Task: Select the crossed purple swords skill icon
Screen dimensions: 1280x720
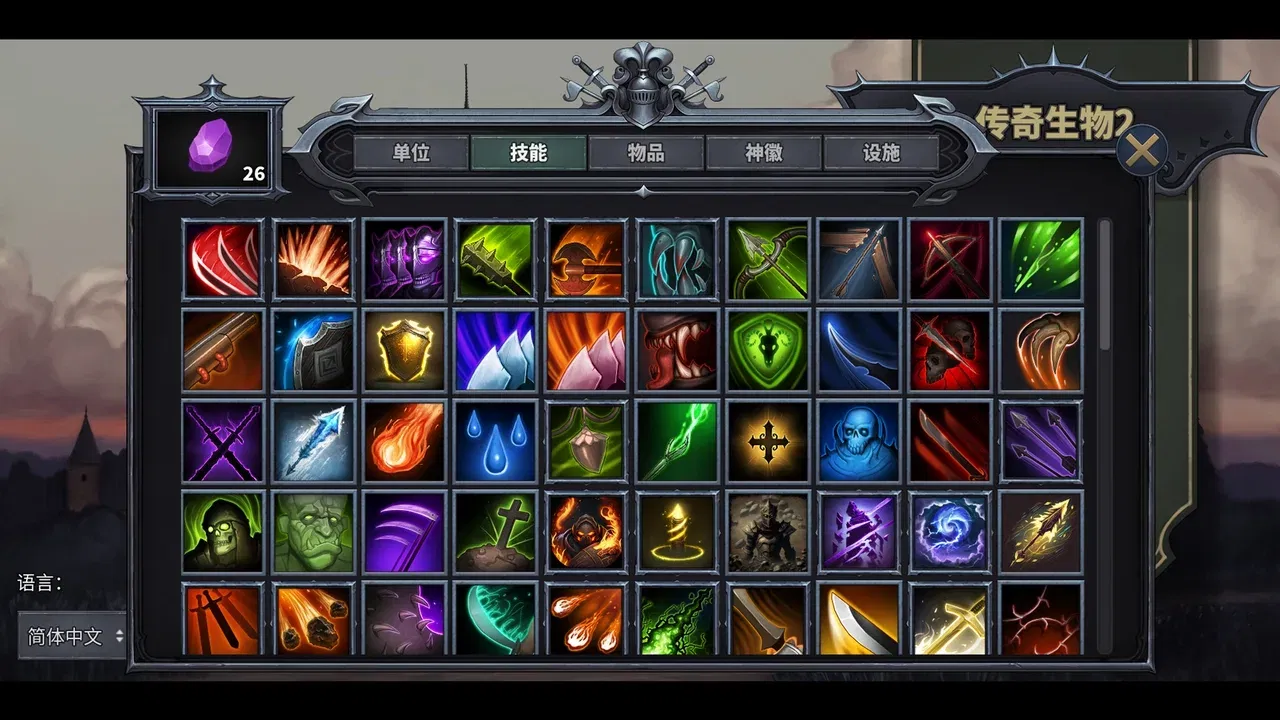Action: 223,440
